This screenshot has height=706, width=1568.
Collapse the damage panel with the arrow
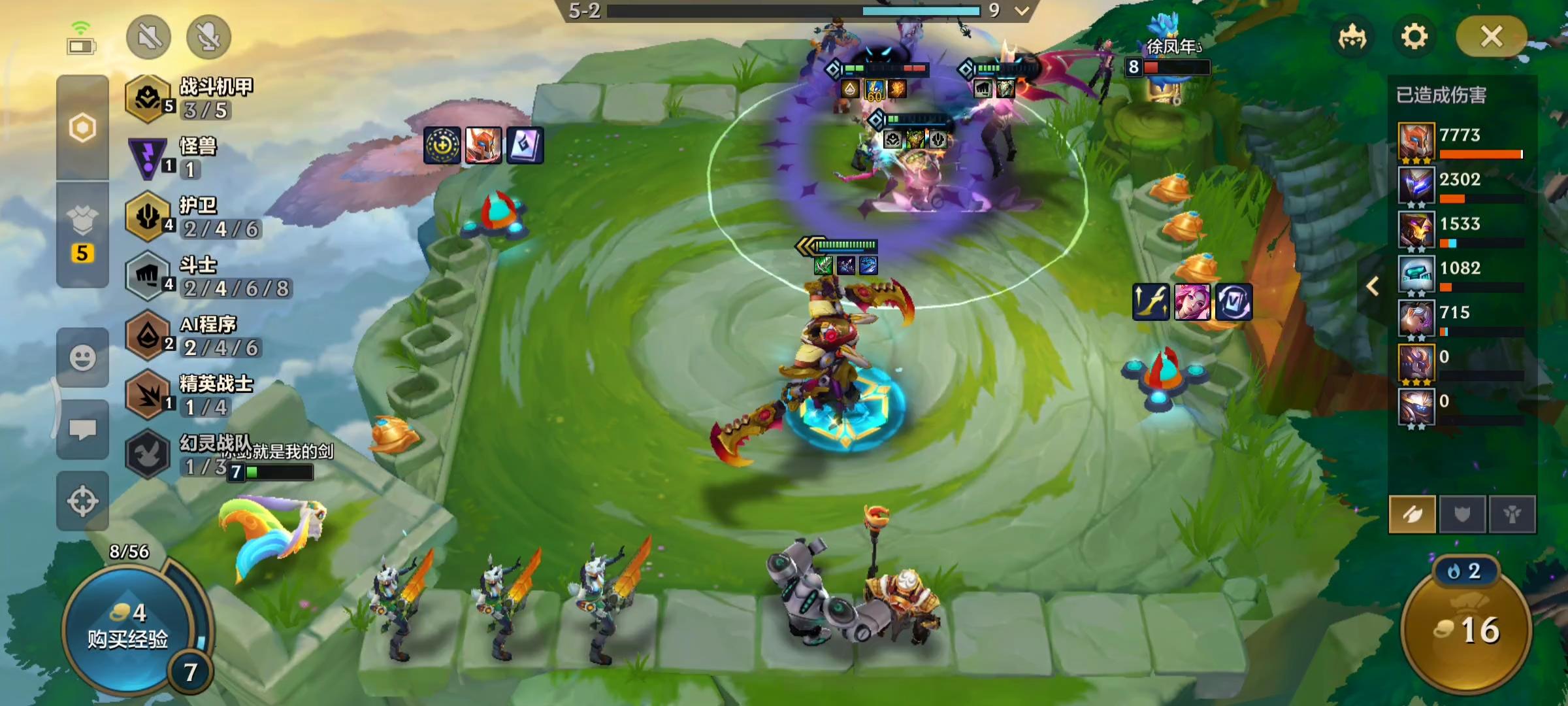[1373, 286]
